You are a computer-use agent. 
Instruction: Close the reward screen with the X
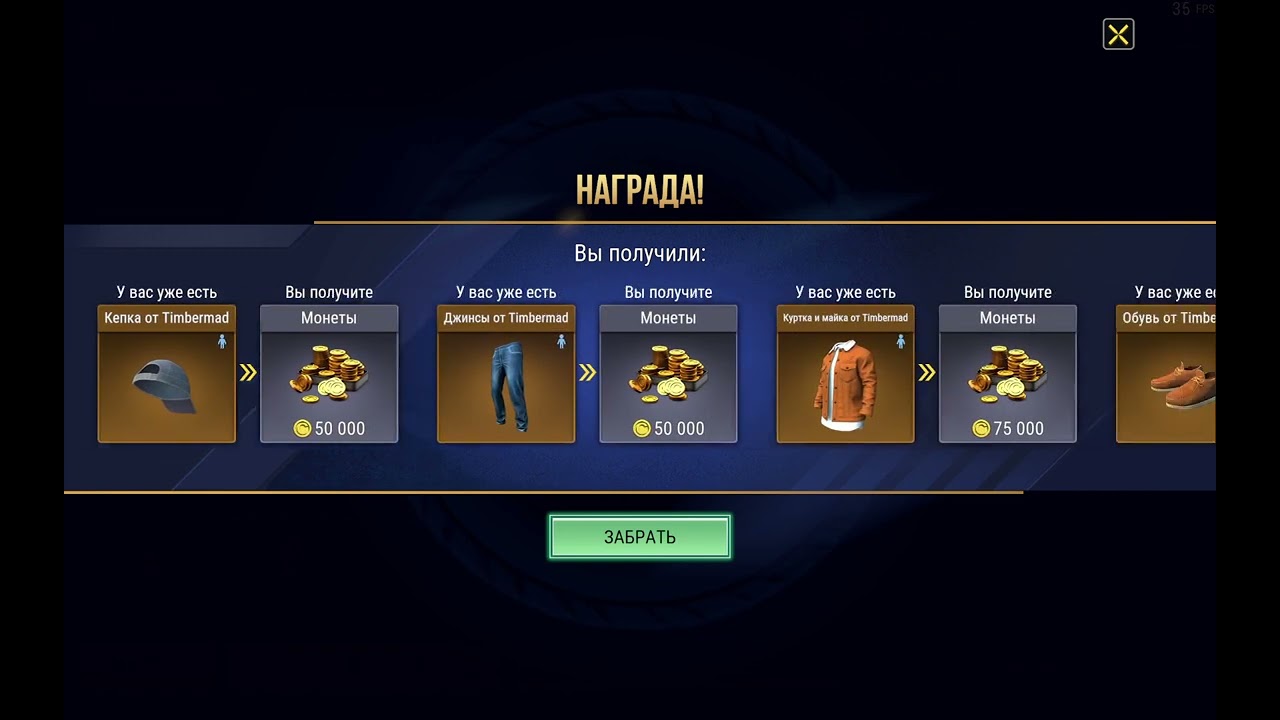1118,35
